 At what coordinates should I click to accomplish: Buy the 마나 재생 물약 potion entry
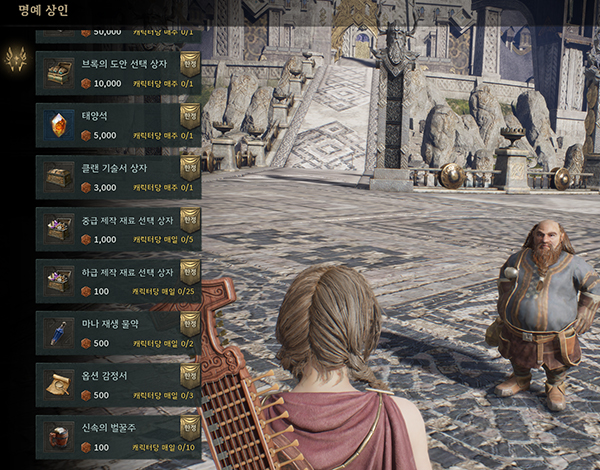tap(118, 332)
